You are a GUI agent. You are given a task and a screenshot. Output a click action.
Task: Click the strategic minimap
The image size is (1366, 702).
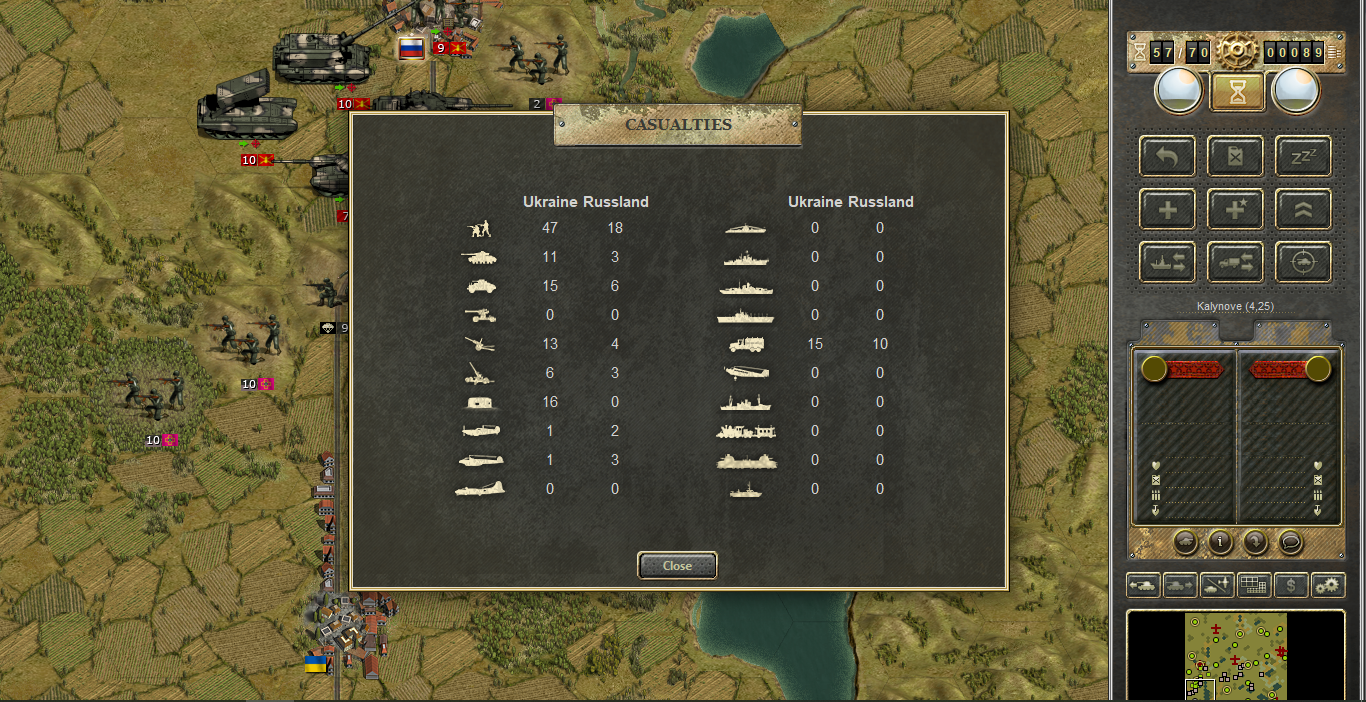(1236, 655)
